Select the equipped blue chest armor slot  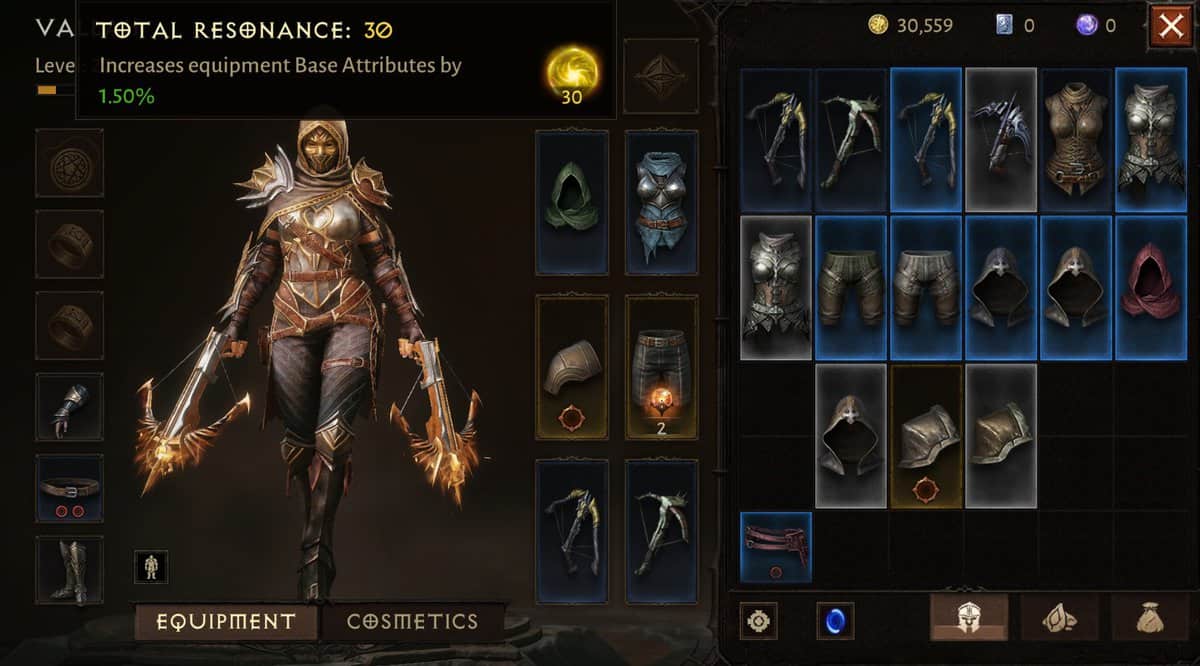(x=661, y=202)
